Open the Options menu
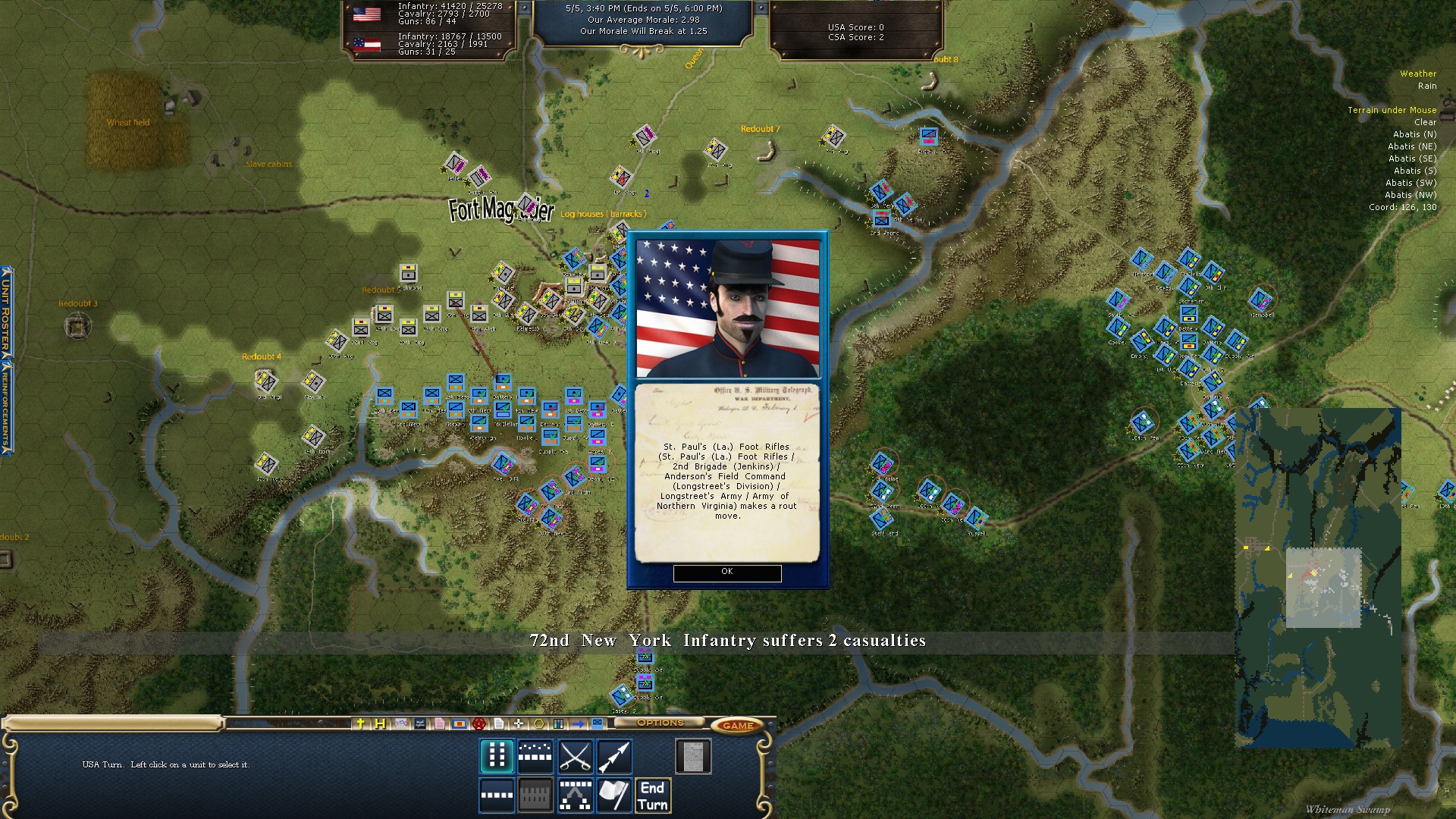 tap(660, 723)
